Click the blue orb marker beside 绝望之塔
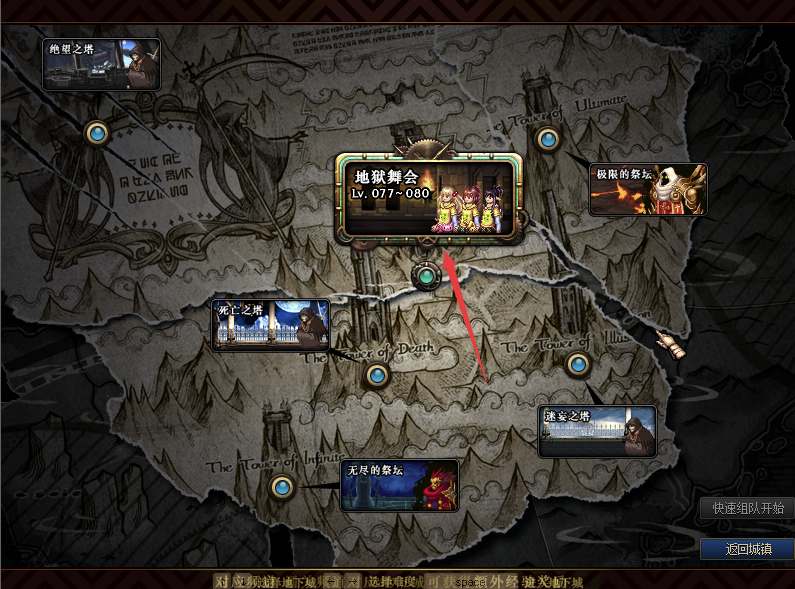Screen dimensions: 795x589 tap(97, 132)
